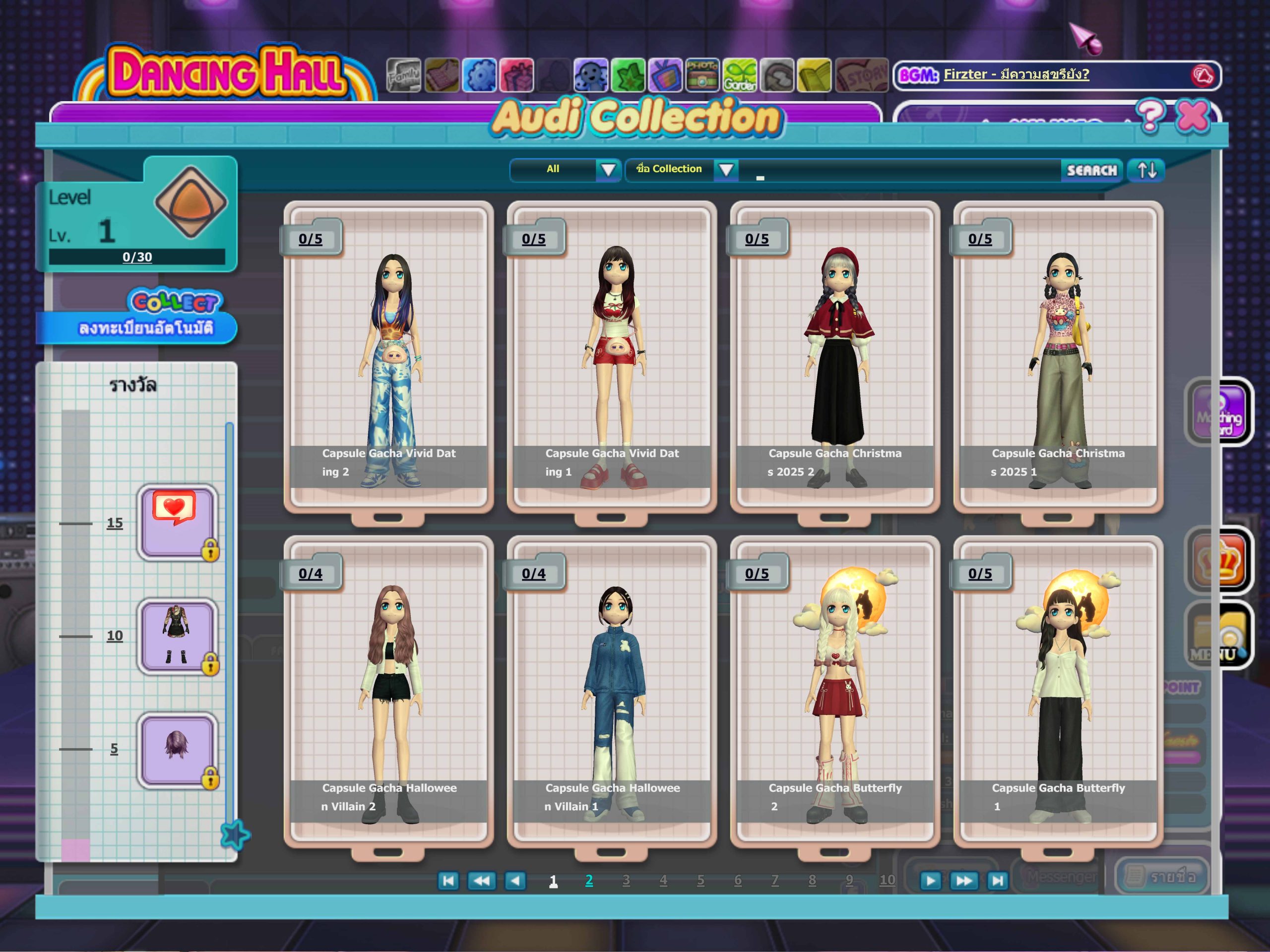The height and width of the screenshot is (952, 1270).
Task: Click the green leaf icon in the toolbar
Action: point(628,74)
